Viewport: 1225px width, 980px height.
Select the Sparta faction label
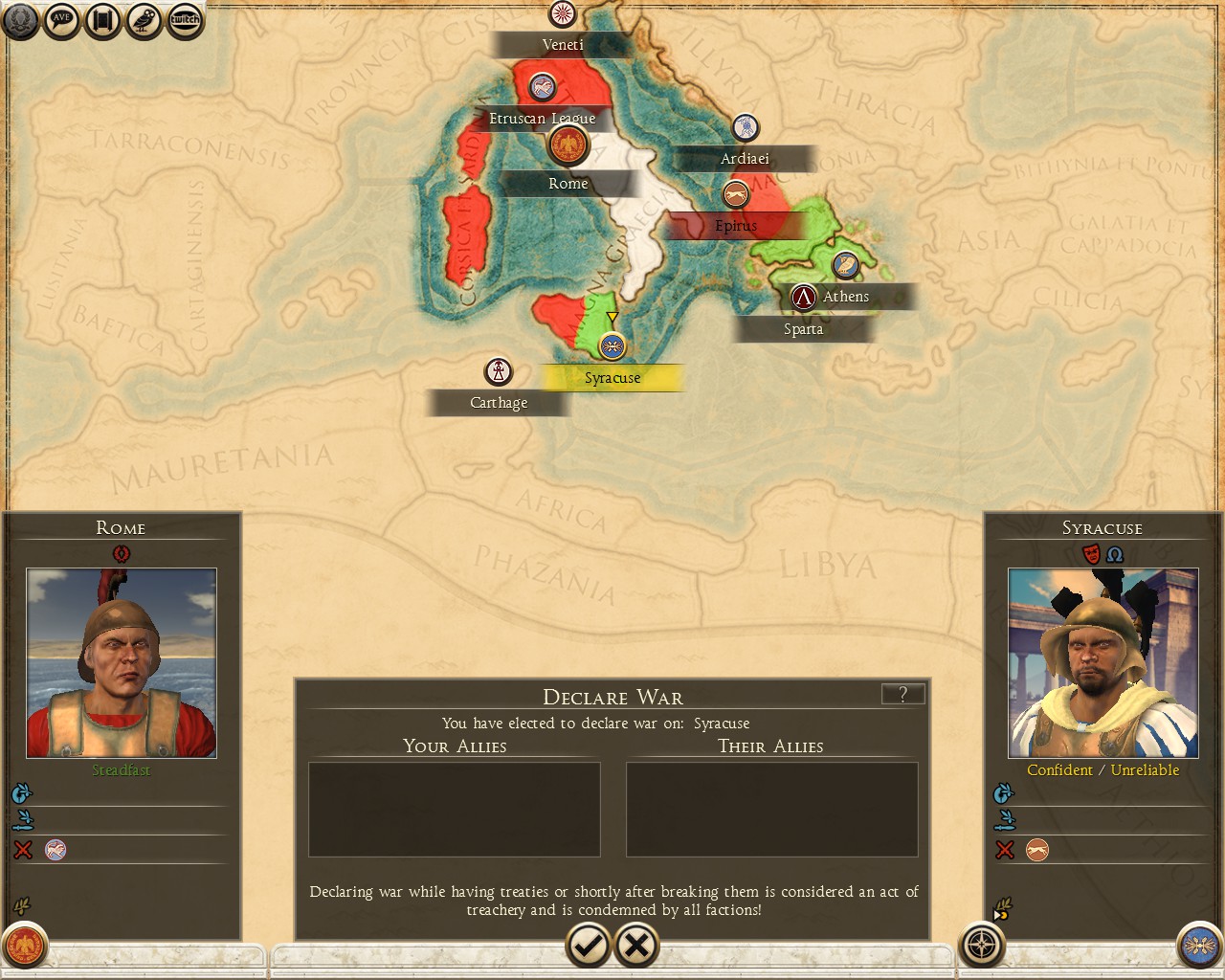(x=803, y=329)
